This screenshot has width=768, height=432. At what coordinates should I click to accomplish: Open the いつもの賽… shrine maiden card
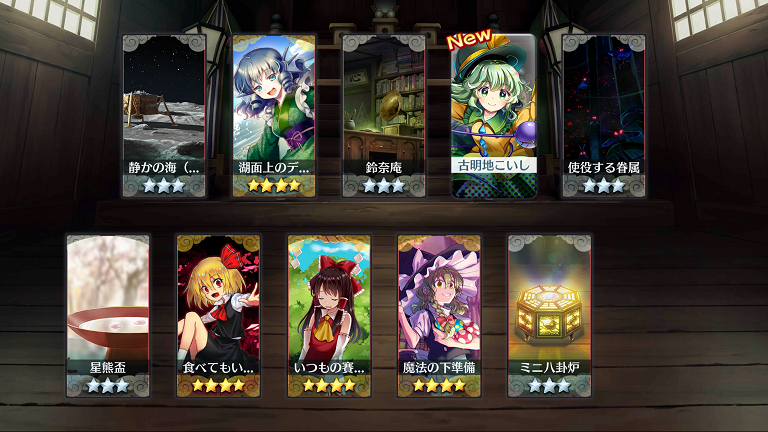329,315
